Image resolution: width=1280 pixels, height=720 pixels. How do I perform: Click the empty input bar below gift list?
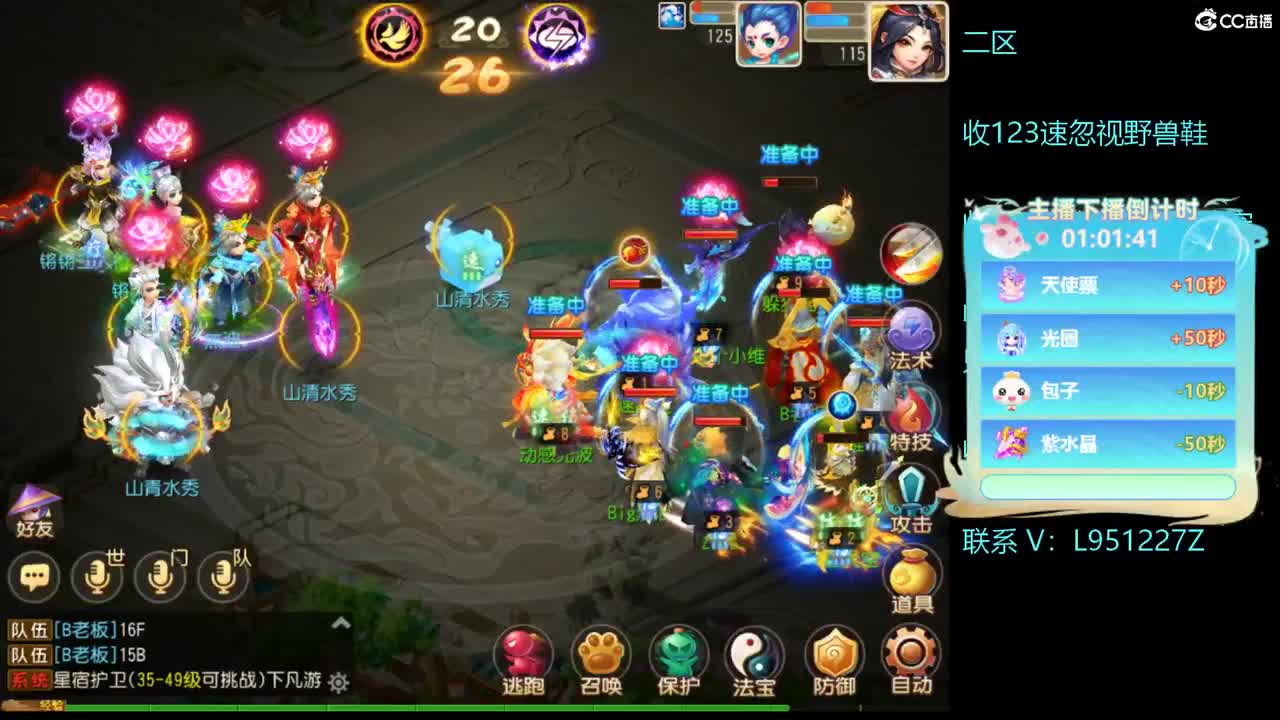point(1110,485)
